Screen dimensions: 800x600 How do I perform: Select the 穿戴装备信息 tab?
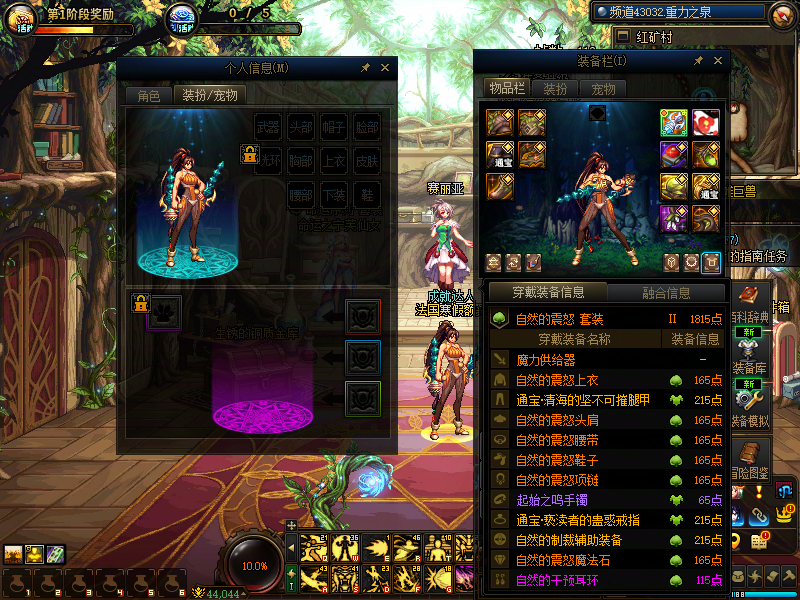[x=547, y=293]
